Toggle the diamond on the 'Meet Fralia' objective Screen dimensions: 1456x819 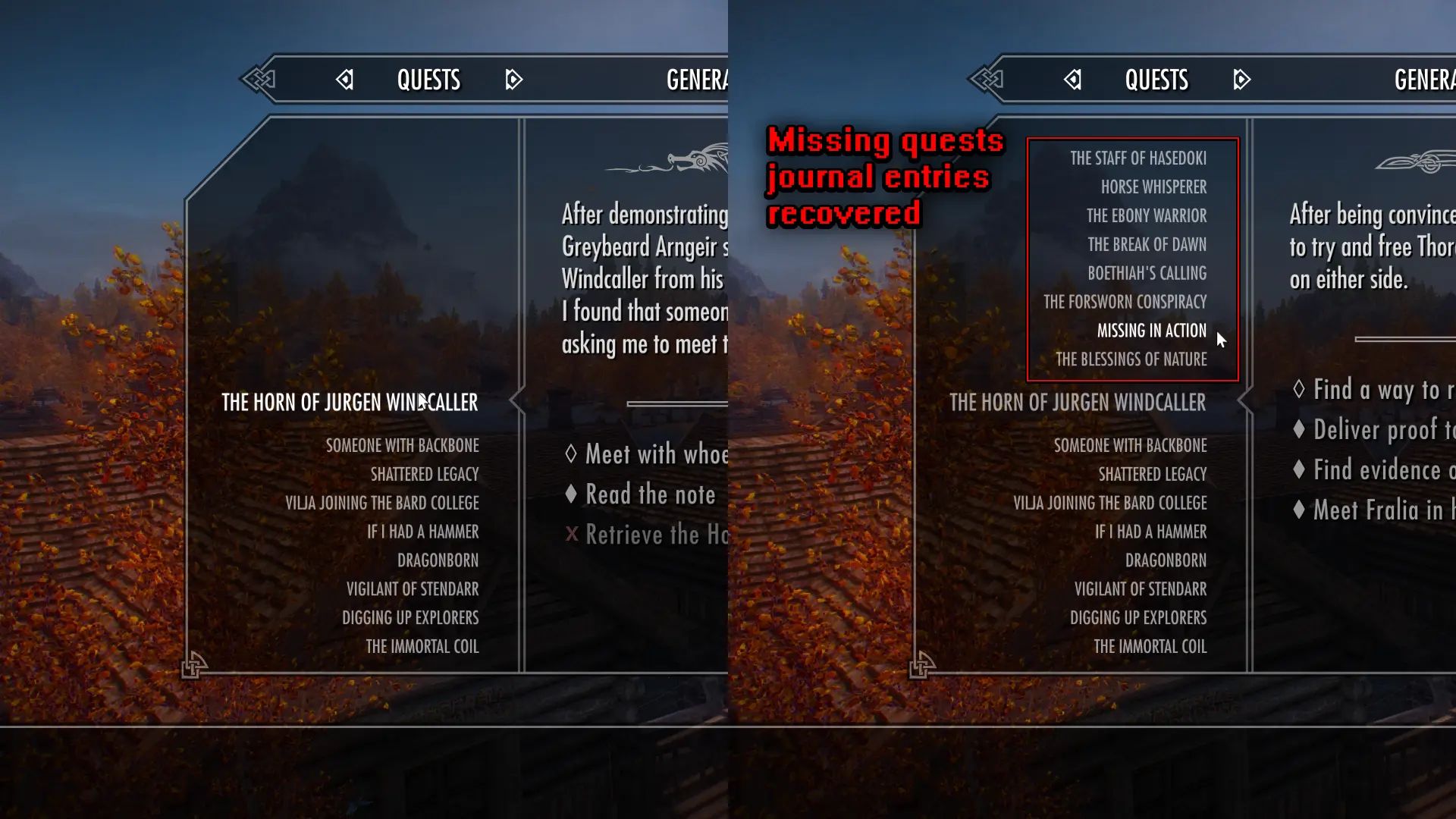[1298, 510]
